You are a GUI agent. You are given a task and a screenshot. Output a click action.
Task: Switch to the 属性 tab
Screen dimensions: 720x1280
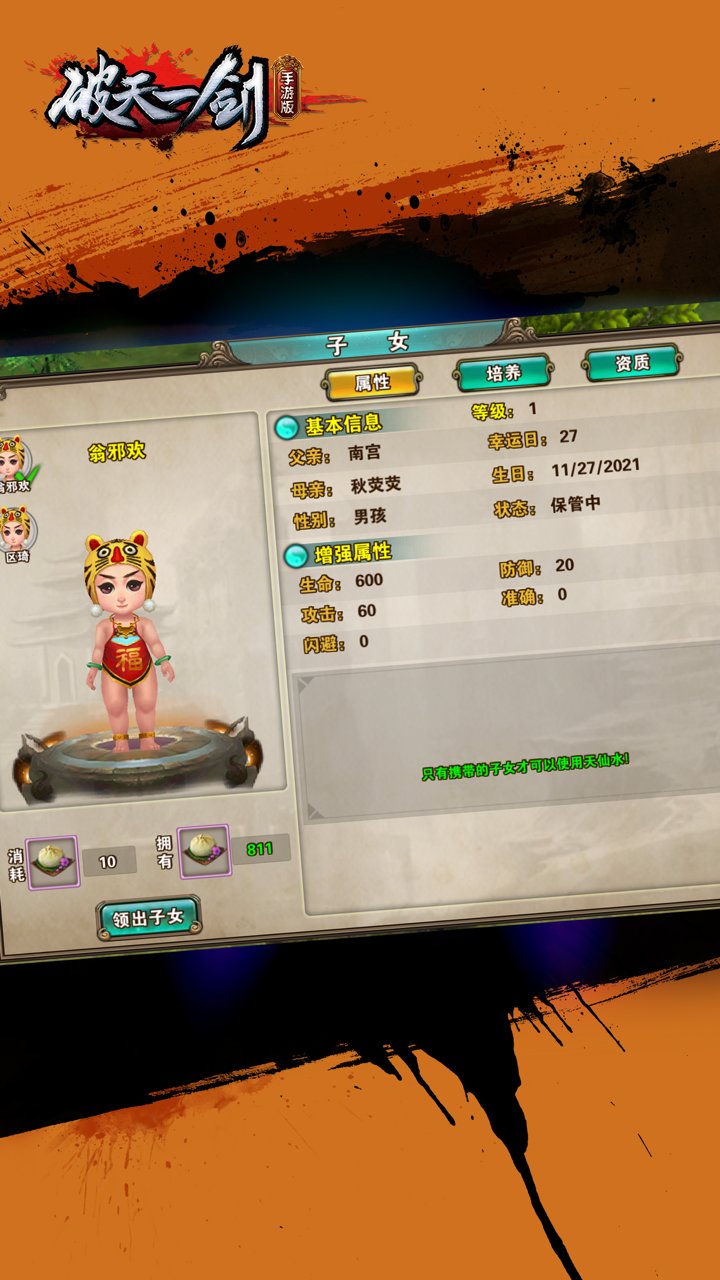point(372,381)
